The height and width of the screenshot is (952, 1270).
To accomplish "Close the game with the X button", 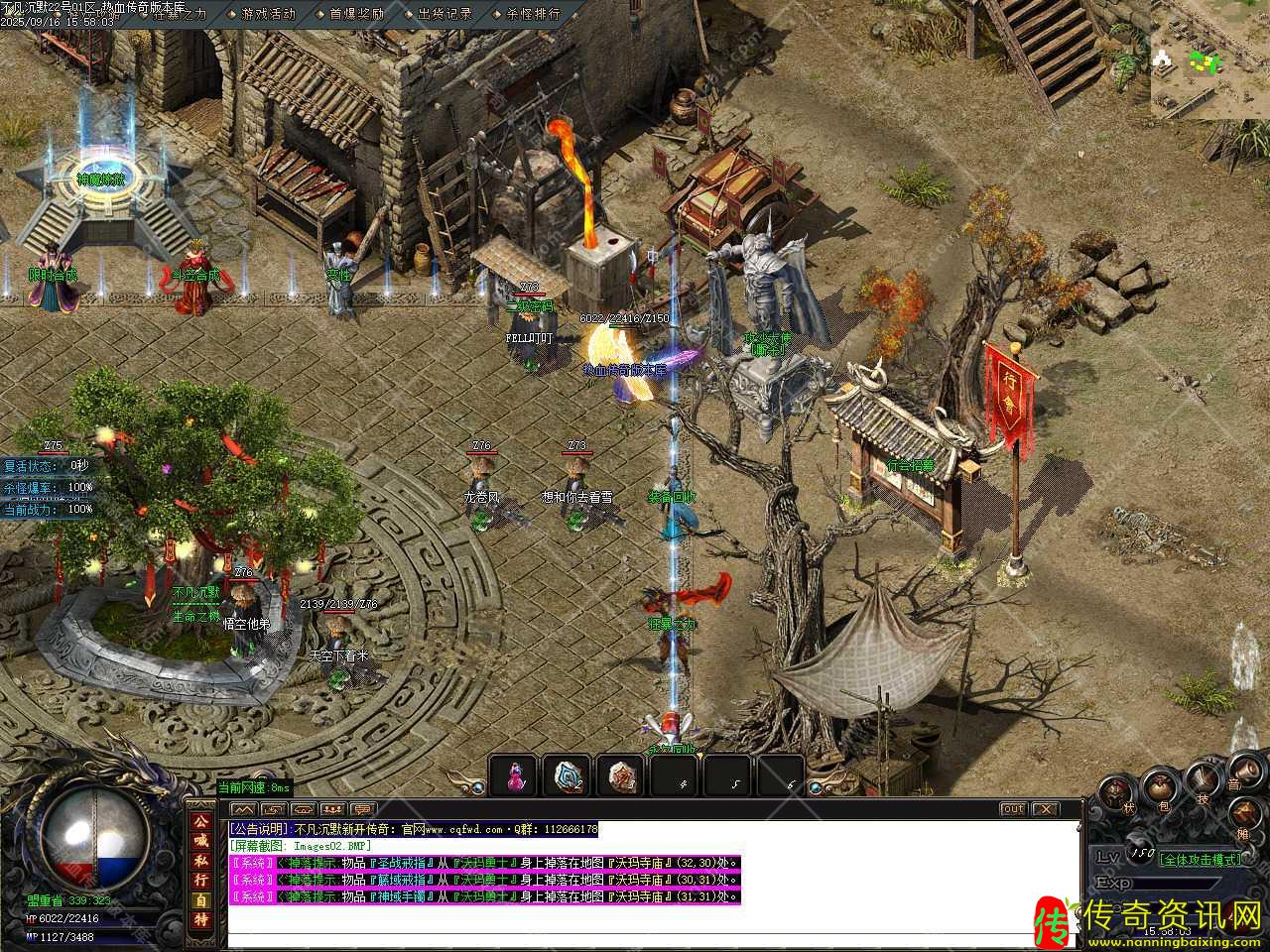I will tap(1046, 809).
